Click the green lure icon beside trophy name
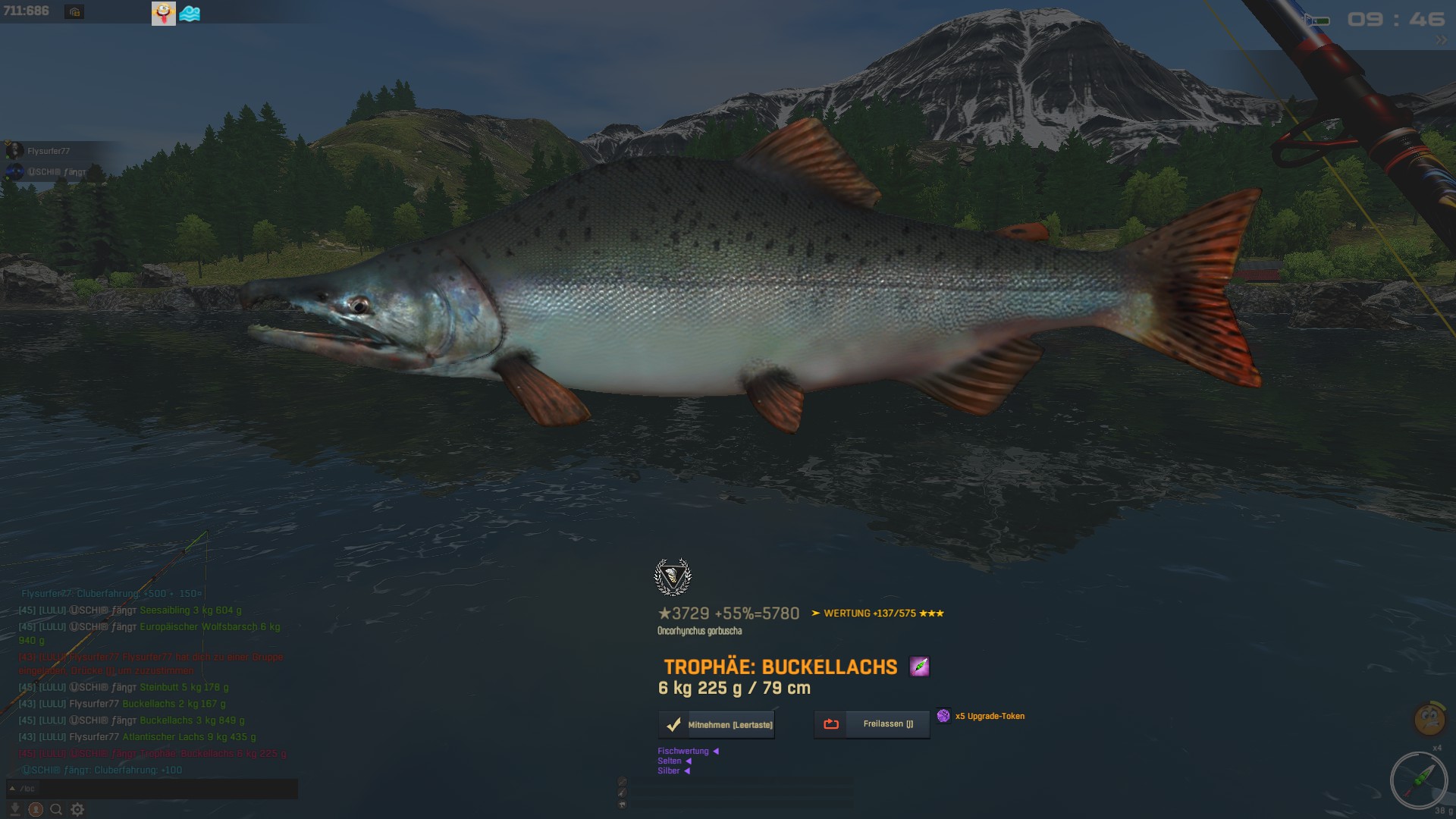This screenshot has height=819, width=1456. point(919,667)
